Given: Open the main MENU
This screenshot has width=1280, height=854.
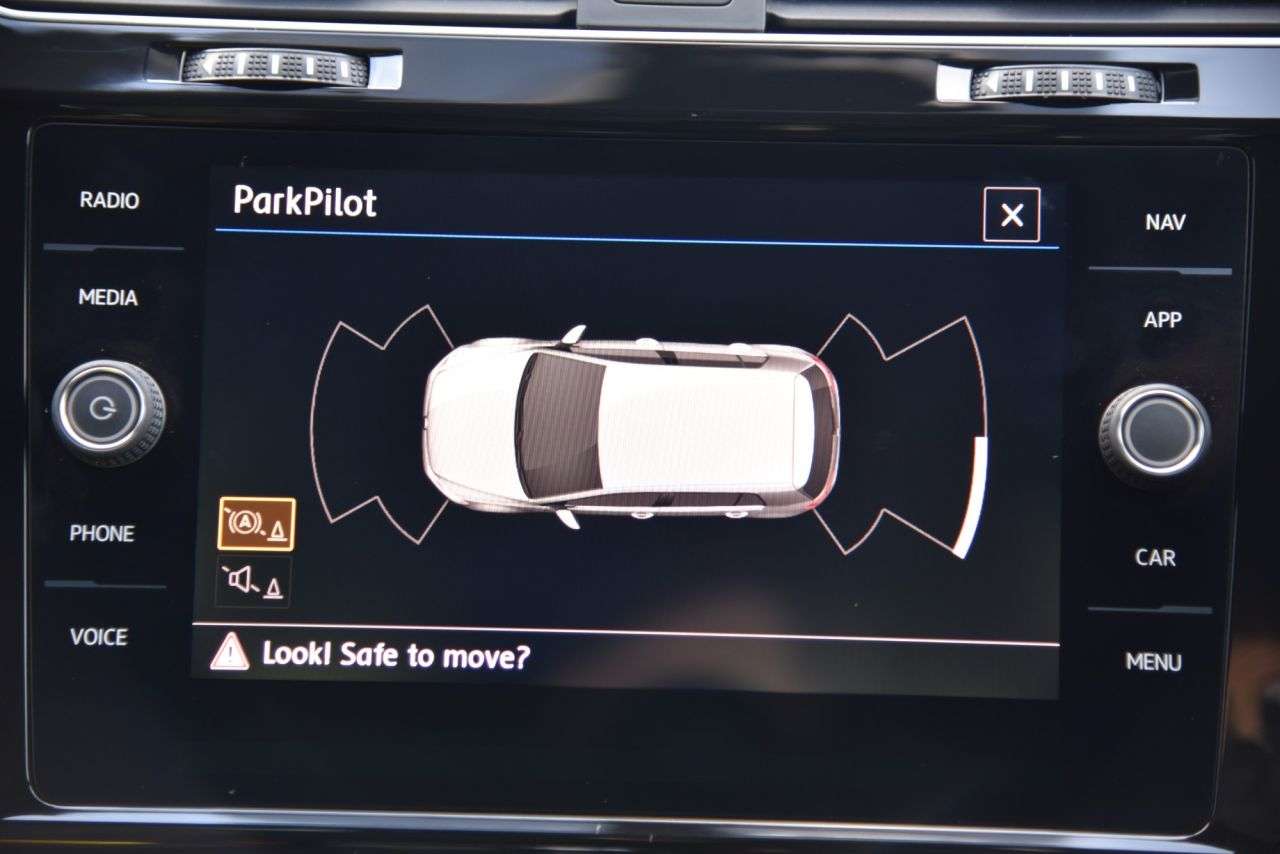Looking at the screenshot, I should (1153, 662).
